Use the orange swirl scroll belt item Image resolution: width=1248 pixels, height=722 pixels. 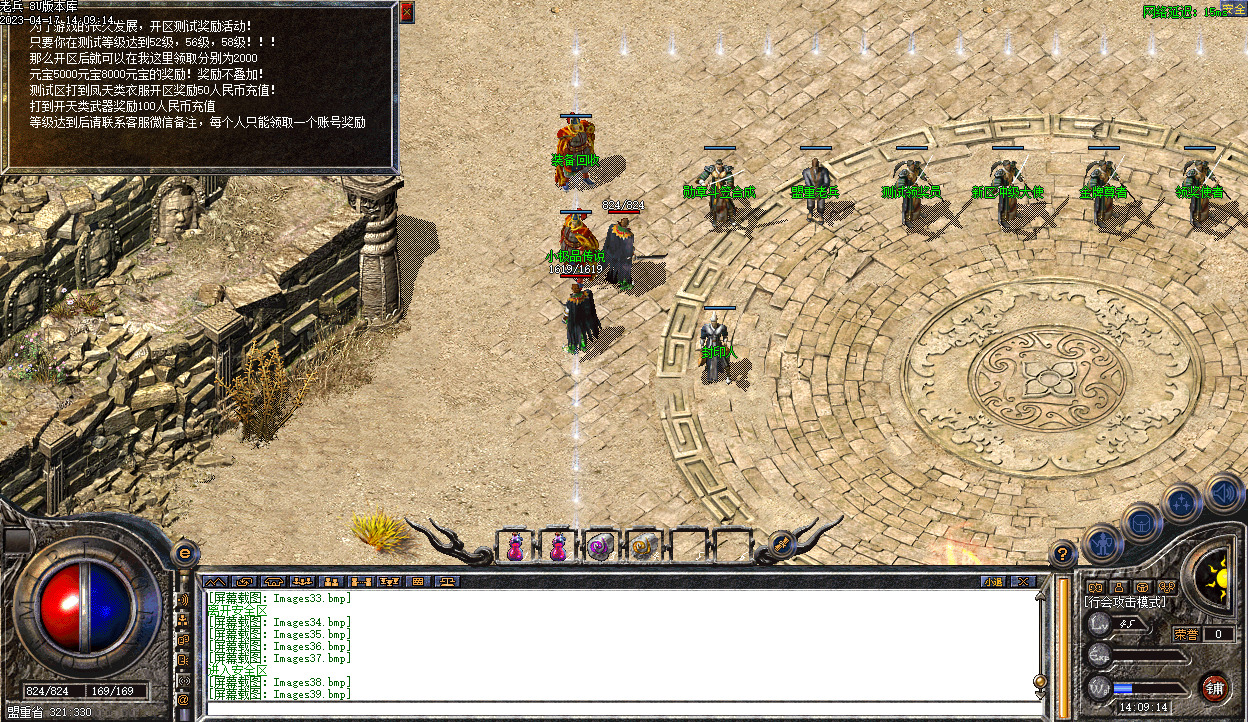click(643, 547)
